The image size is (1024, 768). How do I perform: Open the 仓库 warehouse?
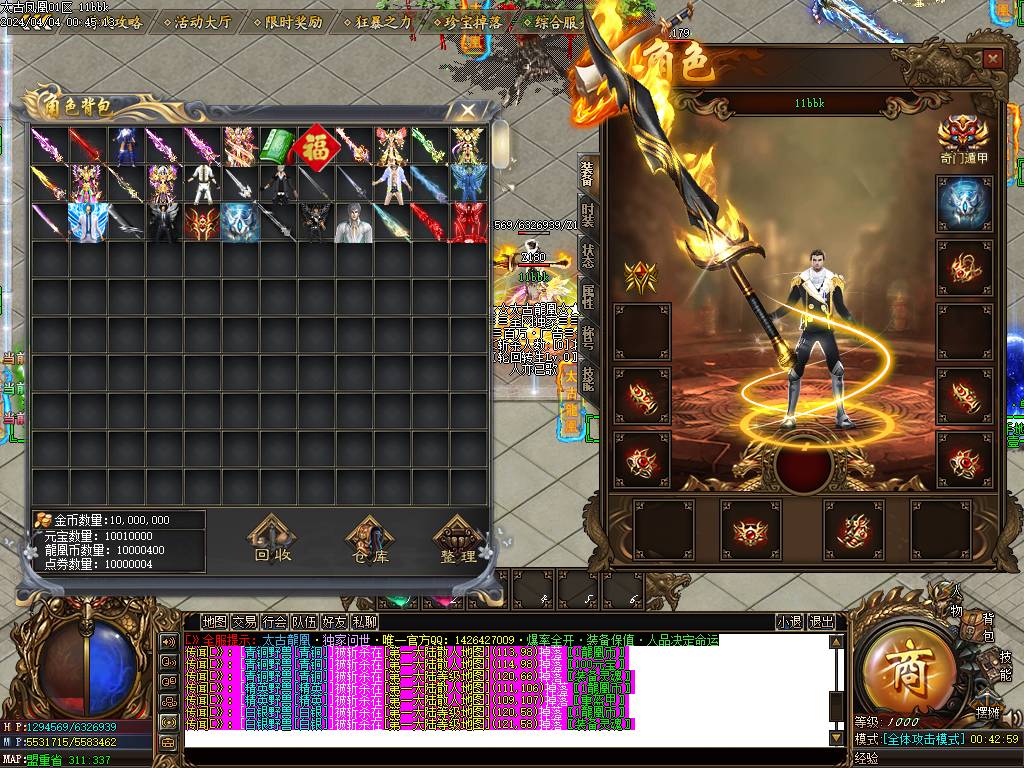(x=370, y=541)
